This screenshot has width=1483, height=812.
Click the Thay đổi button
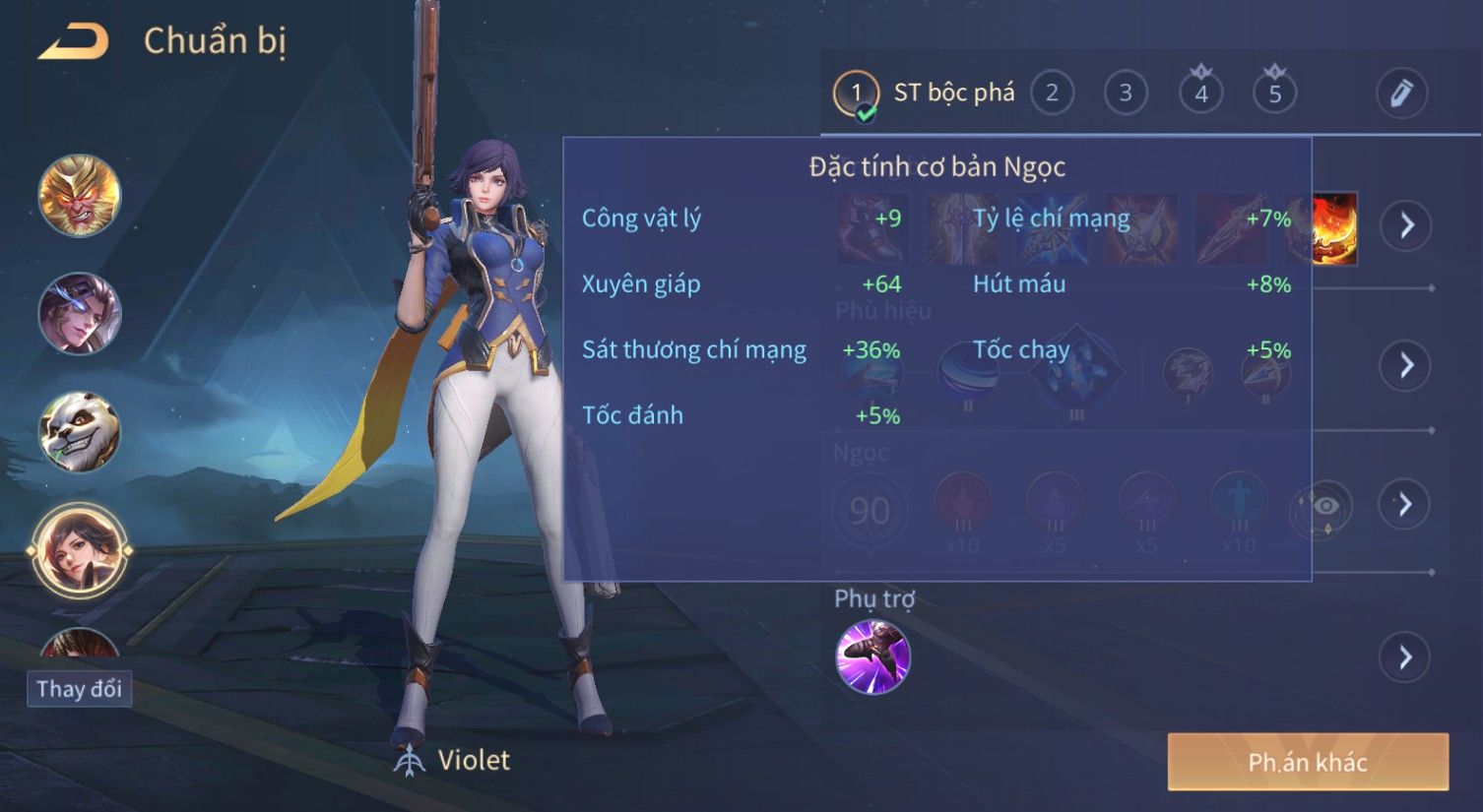pos(80,688)
